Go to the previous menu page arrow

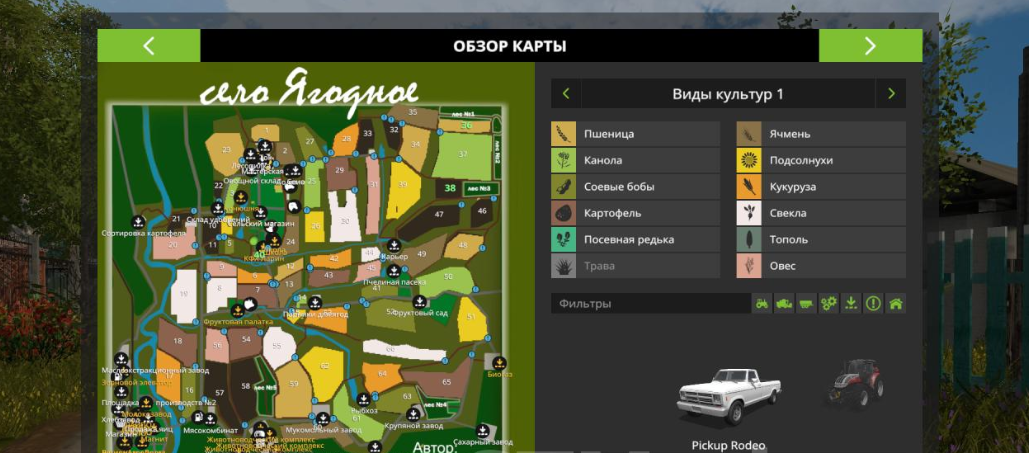coord(148,46)
